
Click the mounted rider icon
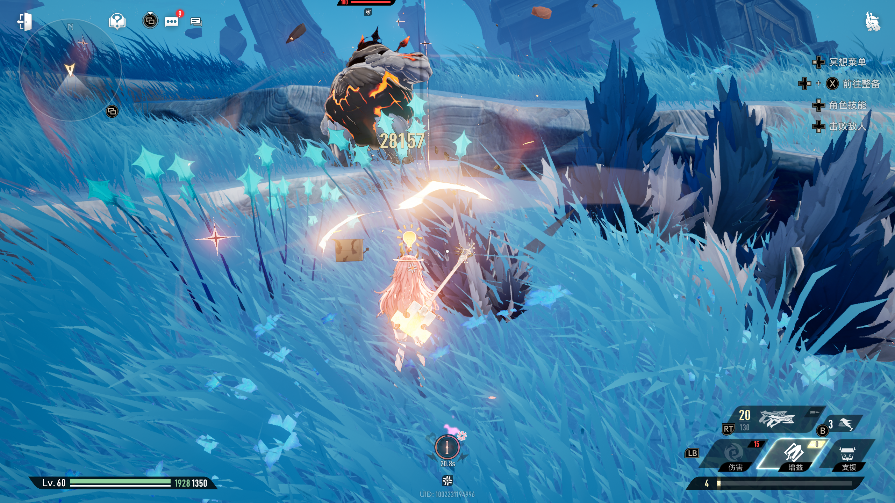(871, 21)
